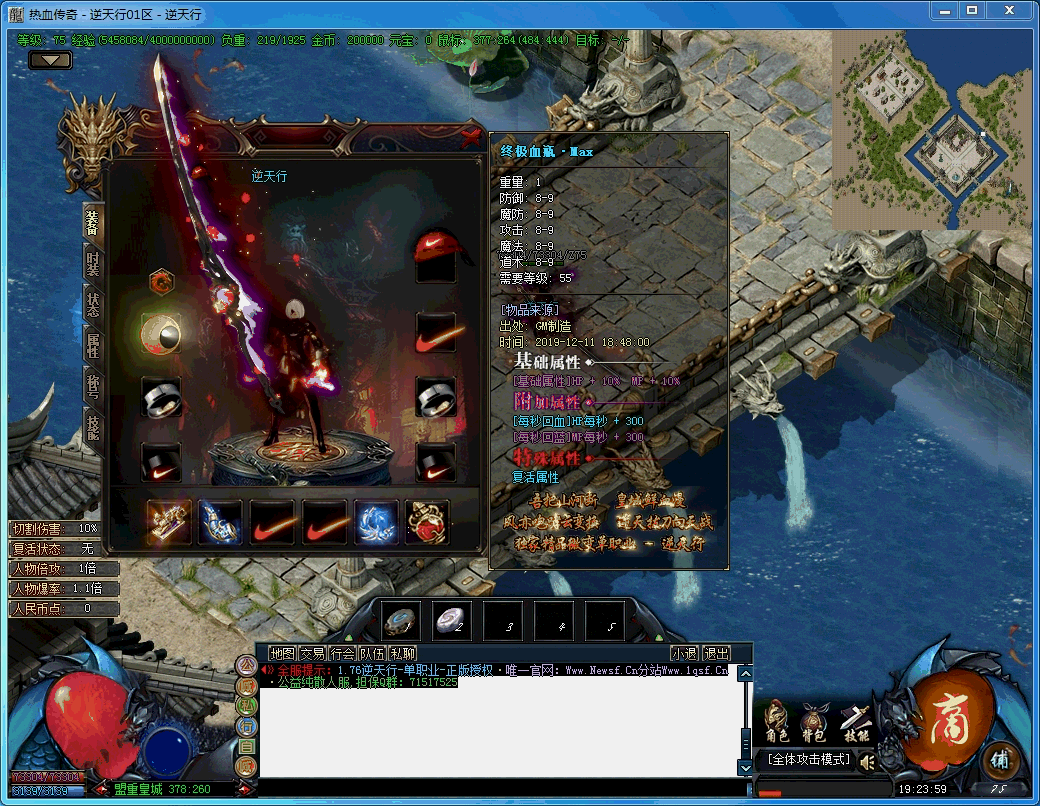The height and width of the screenshot is (806, 1040).
Task: Open the 私聊 private chat button
Action: point(403,653)
